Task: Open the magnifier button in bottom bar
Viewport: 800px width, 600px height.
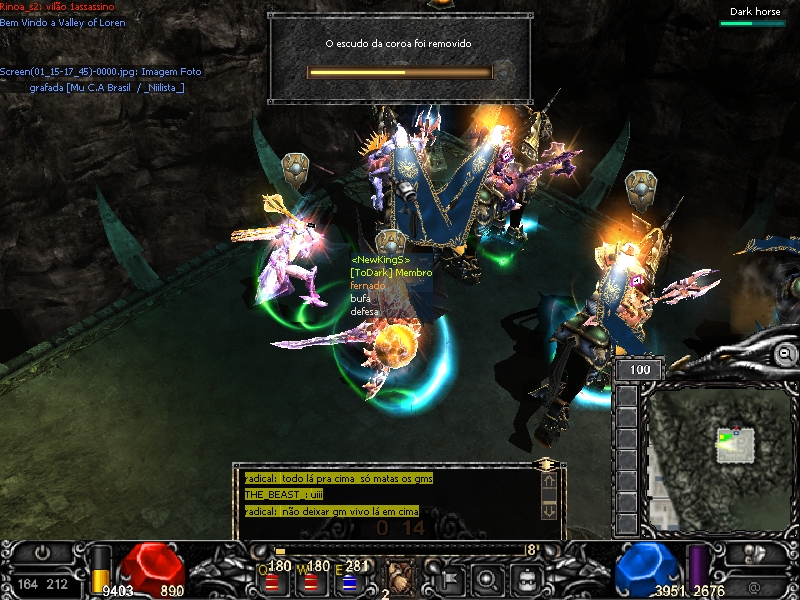Action: (x=488, y=577)
